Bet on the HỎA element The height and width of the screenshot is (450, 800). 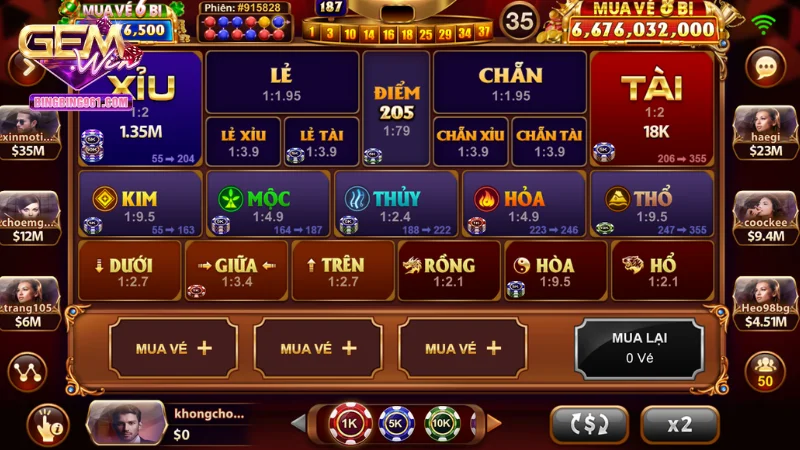(523, 203)
